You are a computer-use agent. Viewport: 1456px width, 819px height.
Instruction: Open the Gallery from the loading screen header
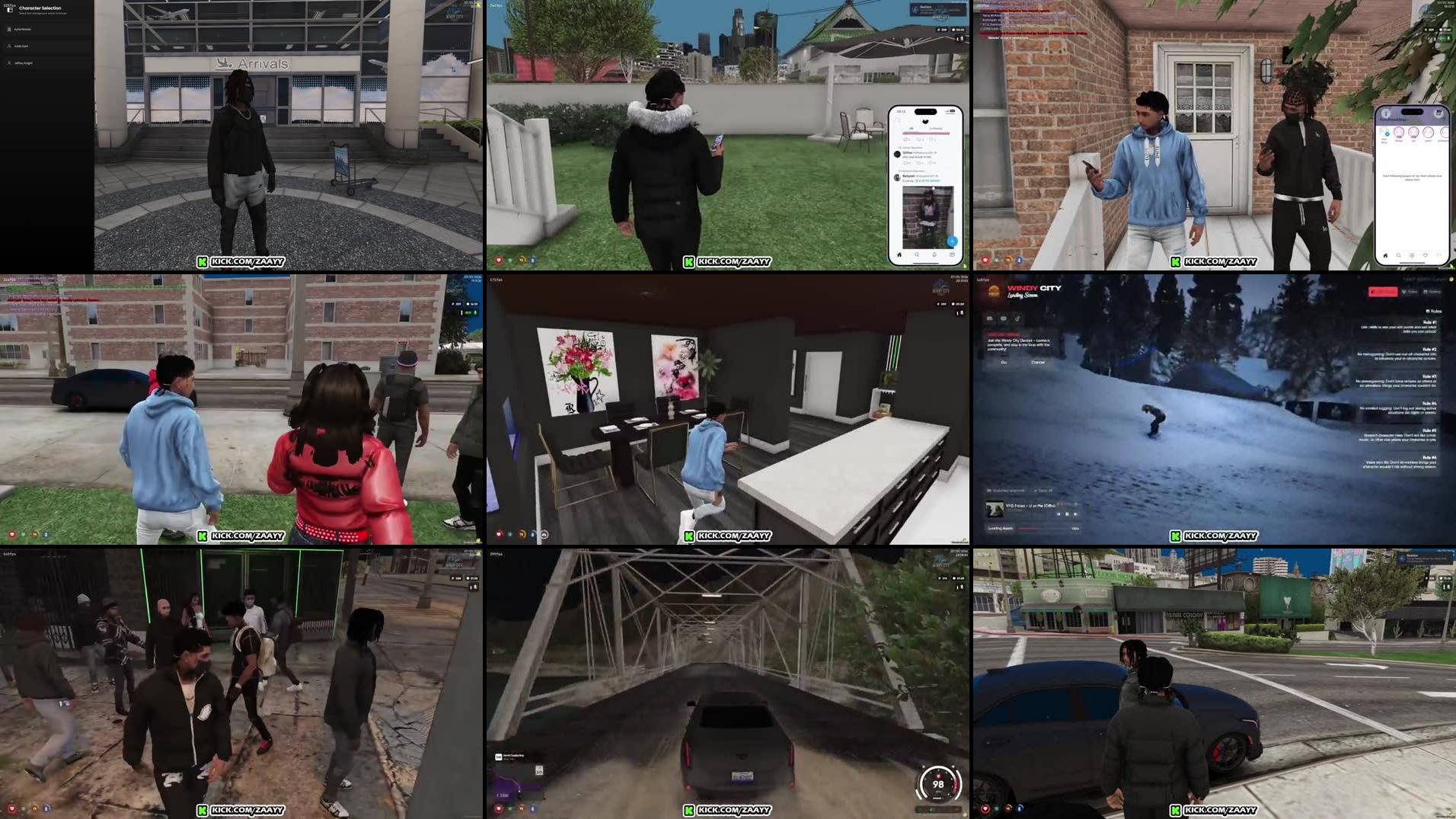(1432, 292)
